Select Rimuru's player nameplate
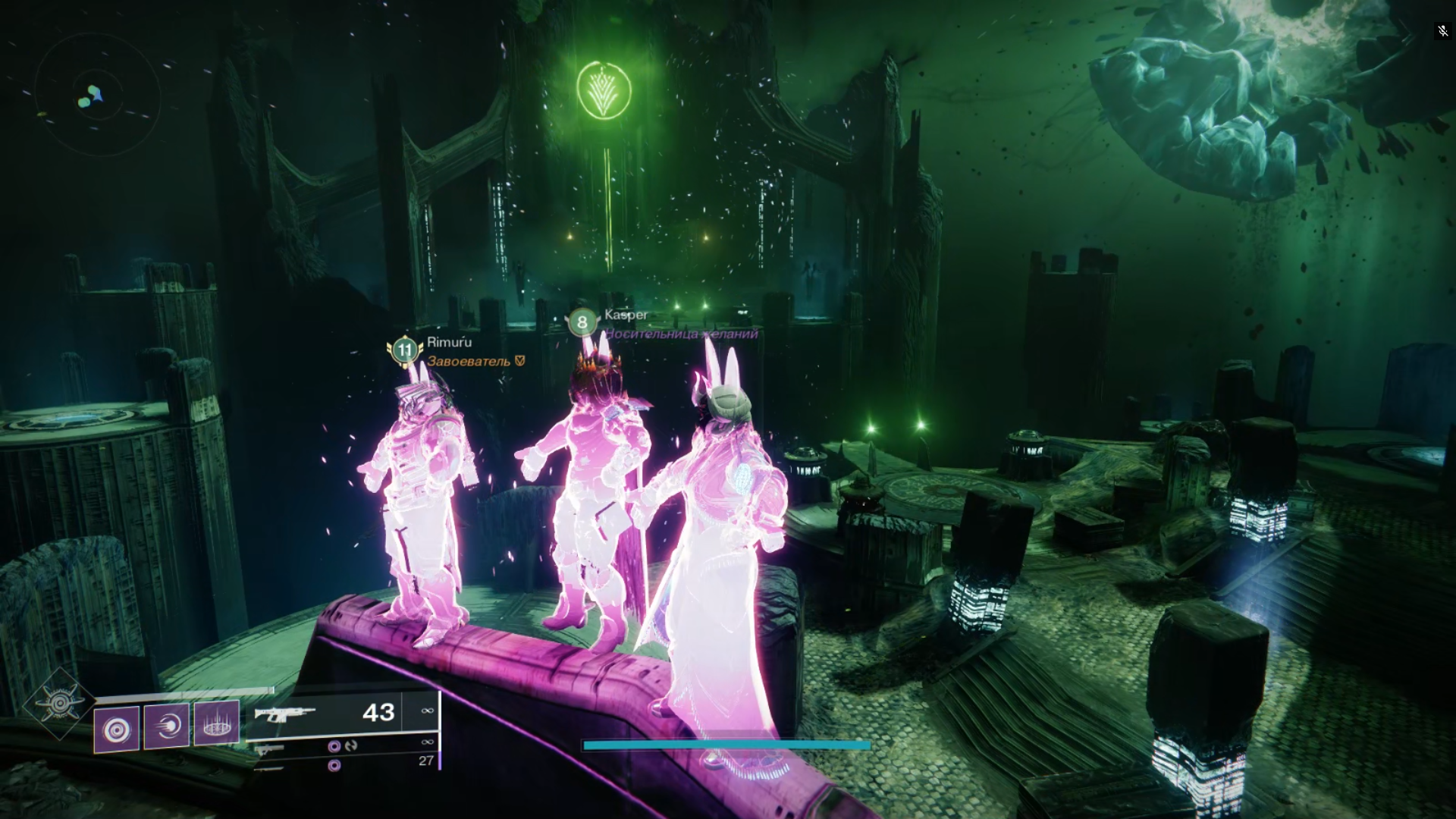The width and height of the screenshot is (1456, 819). (x=449, y=343)
